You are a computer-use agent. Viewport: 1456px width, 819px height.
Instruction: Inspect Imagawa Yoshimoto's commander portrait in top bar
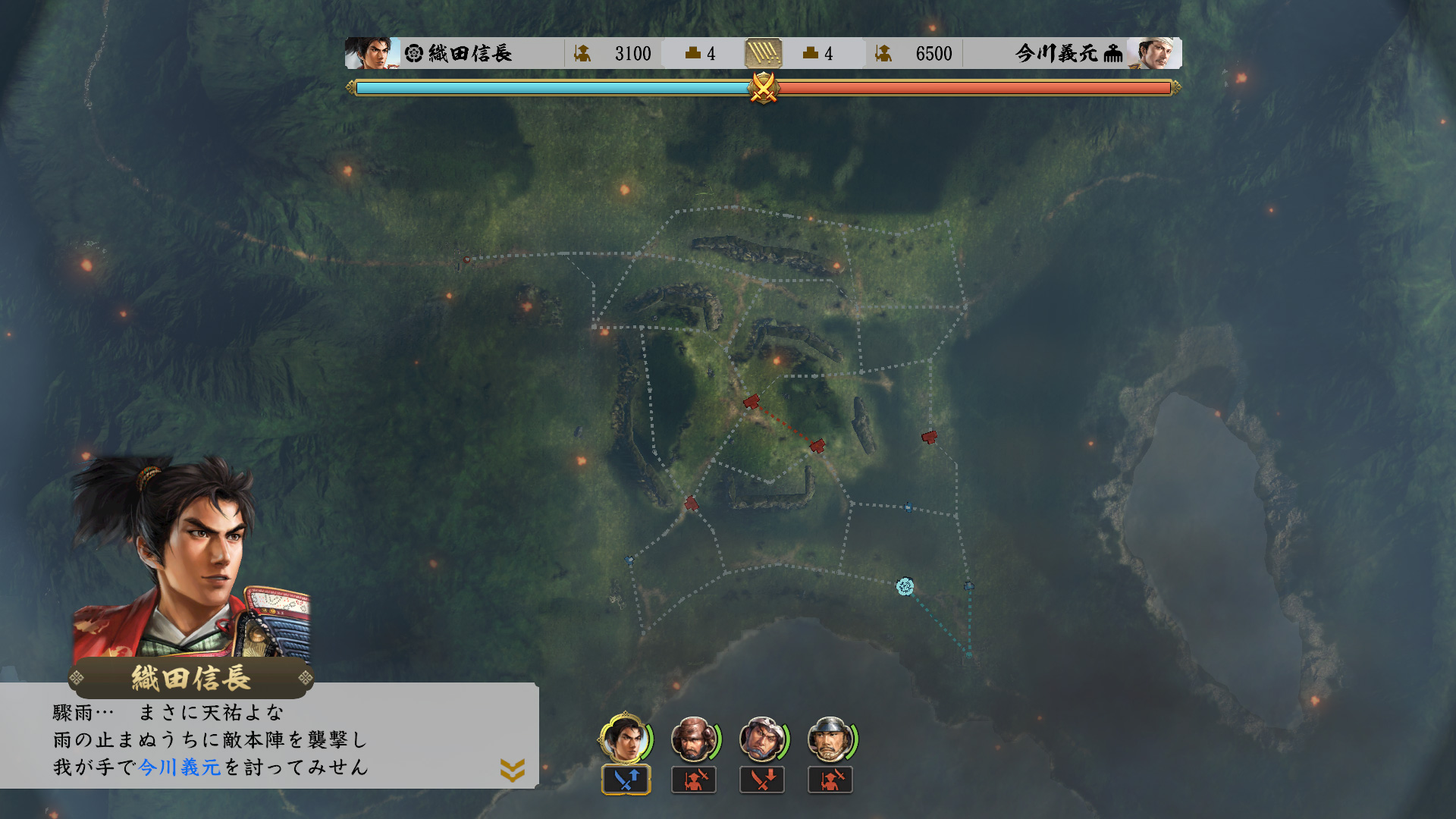1154,53
